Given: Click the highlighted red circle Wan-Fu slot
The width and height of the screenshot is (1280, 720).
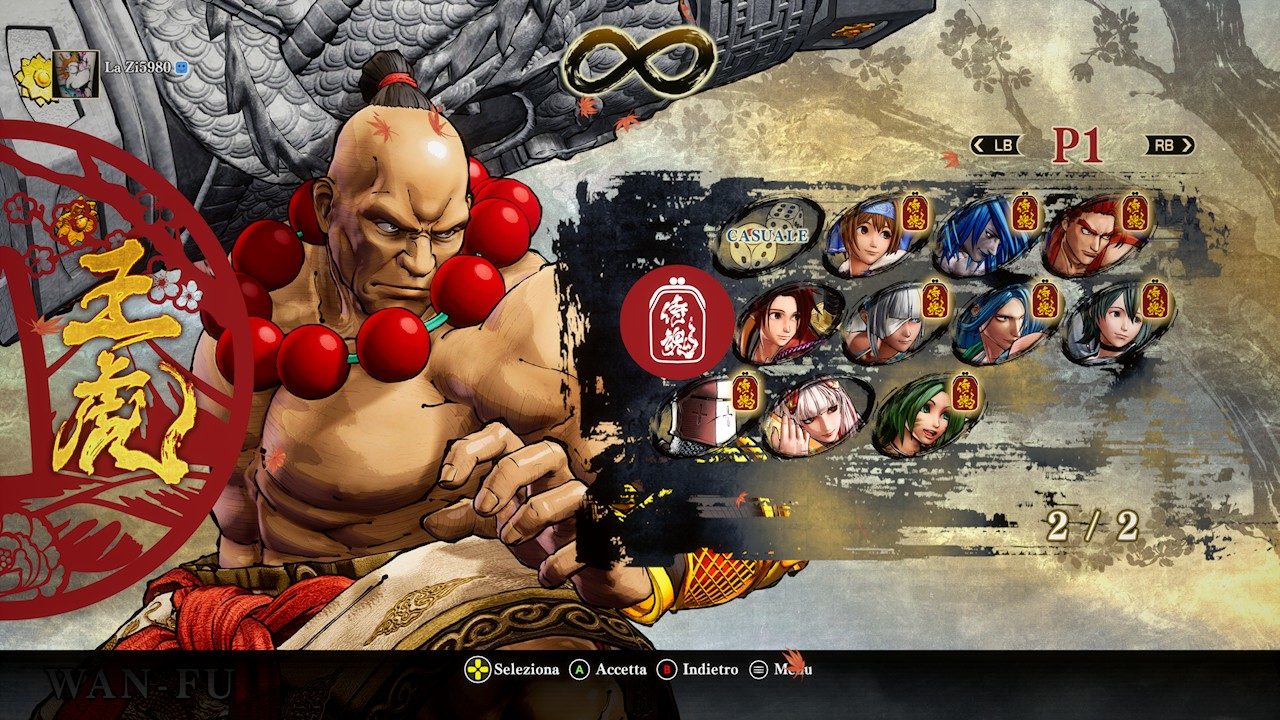Looking at the screenshot, I should point(677,322).
